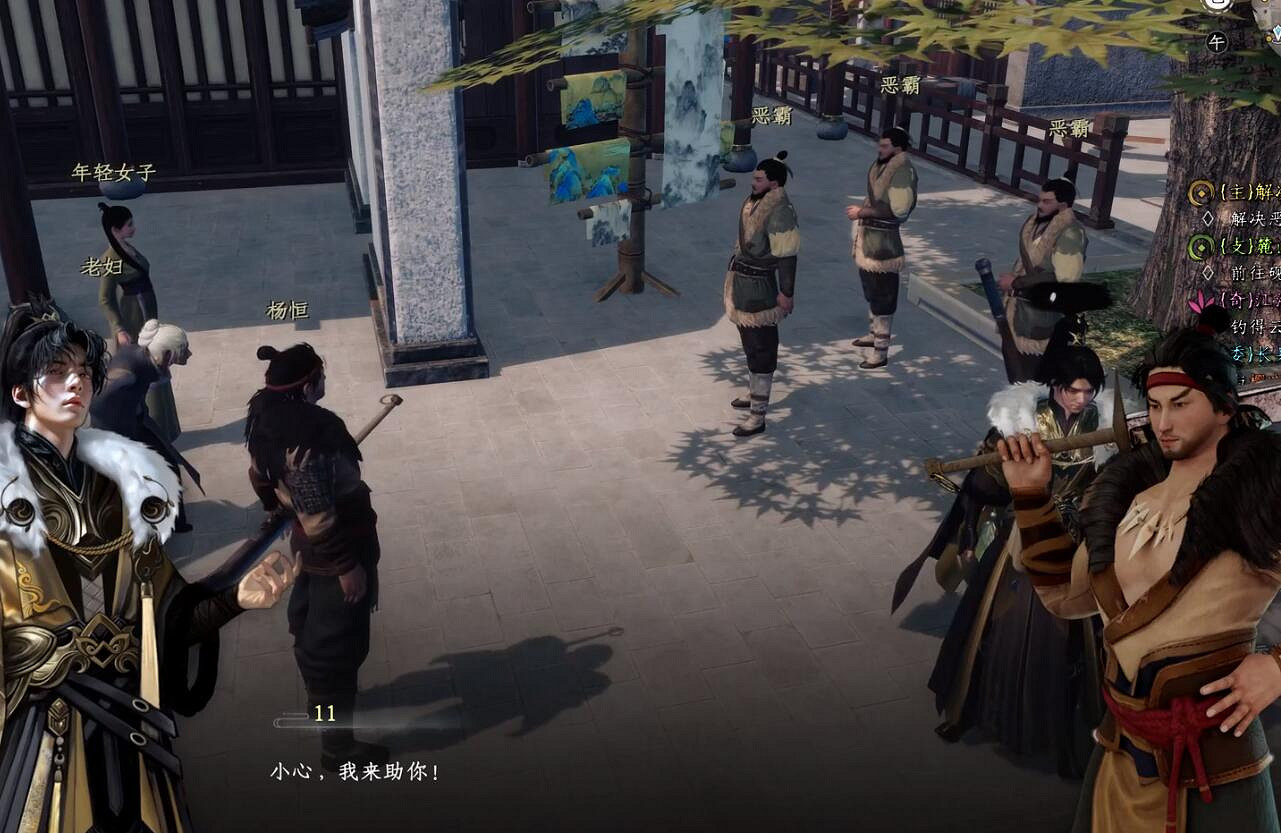
Task: Toggle tracking of the 解决恶 main objective
Action: (x=1256, y=218)
